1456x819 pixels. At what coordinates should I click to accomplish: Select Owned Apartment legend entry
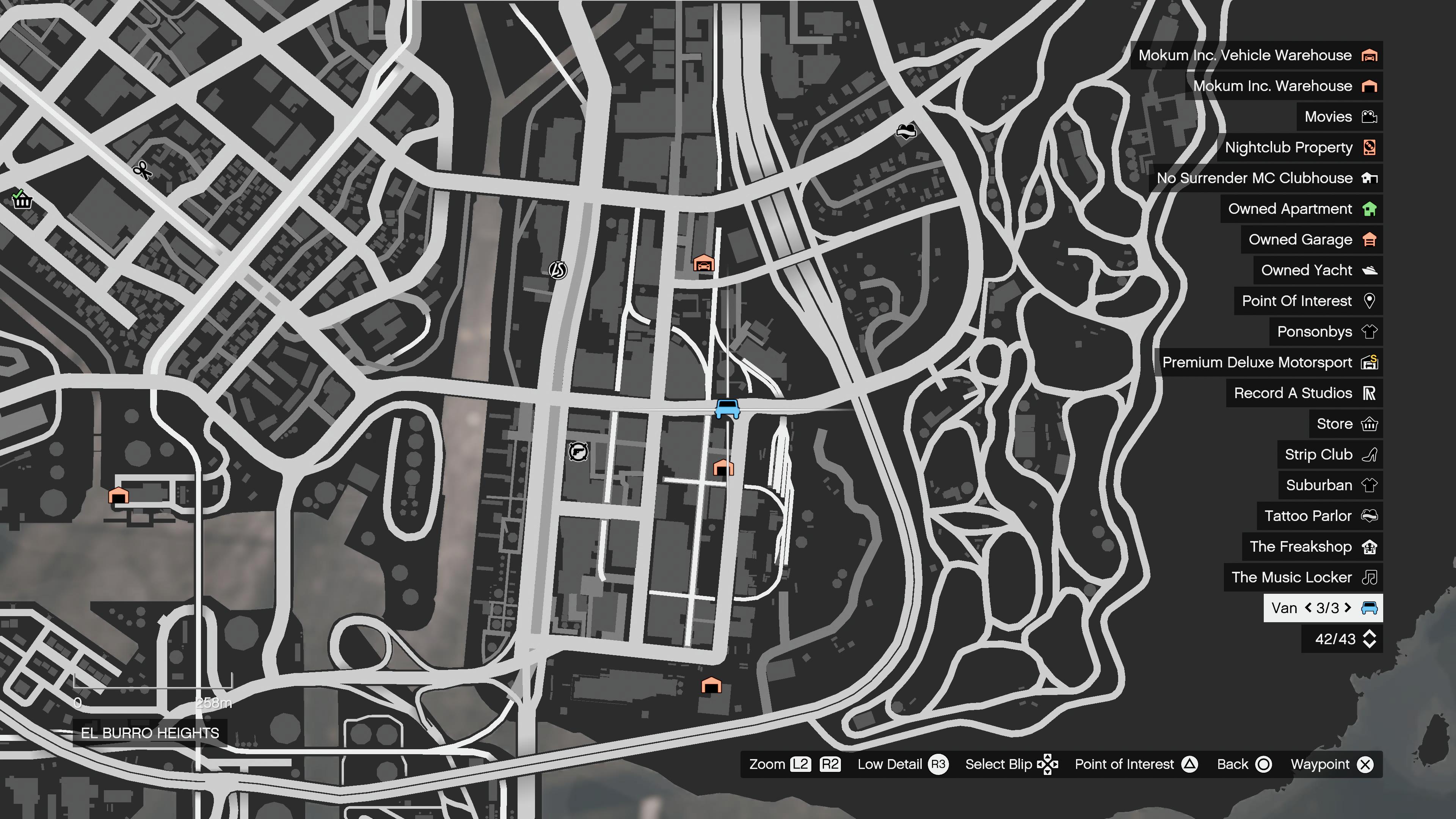click(1301, 209)
